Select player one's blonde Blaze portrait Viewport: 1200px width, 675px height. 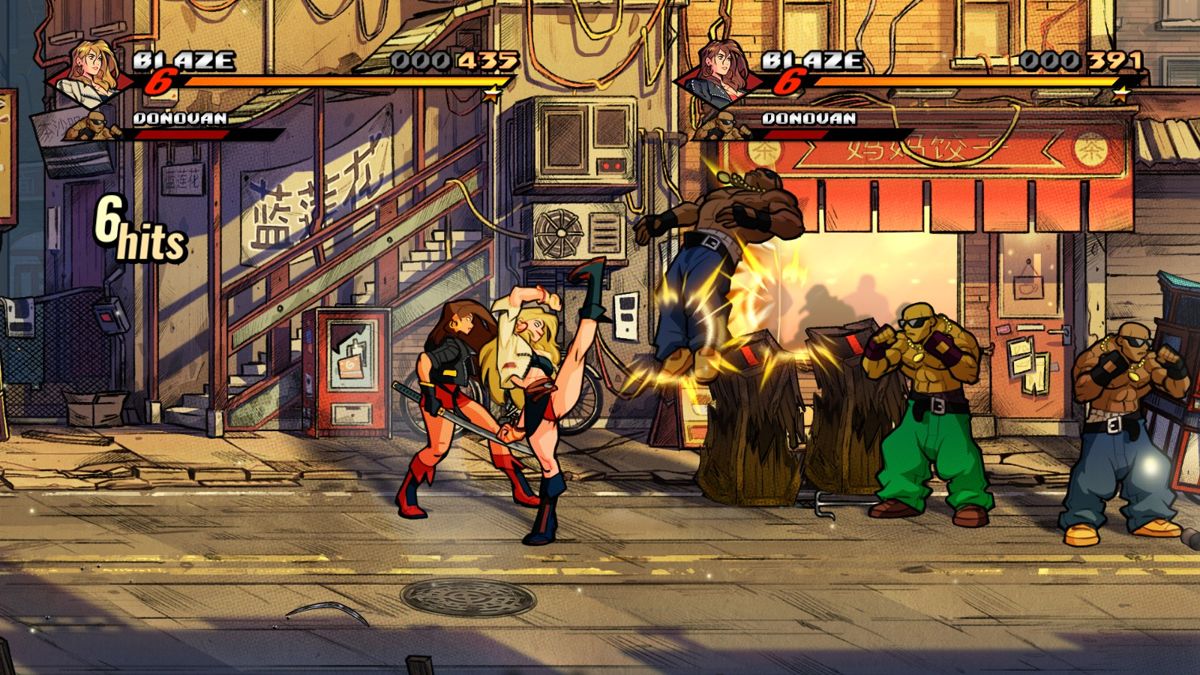[x=87, y=75]
